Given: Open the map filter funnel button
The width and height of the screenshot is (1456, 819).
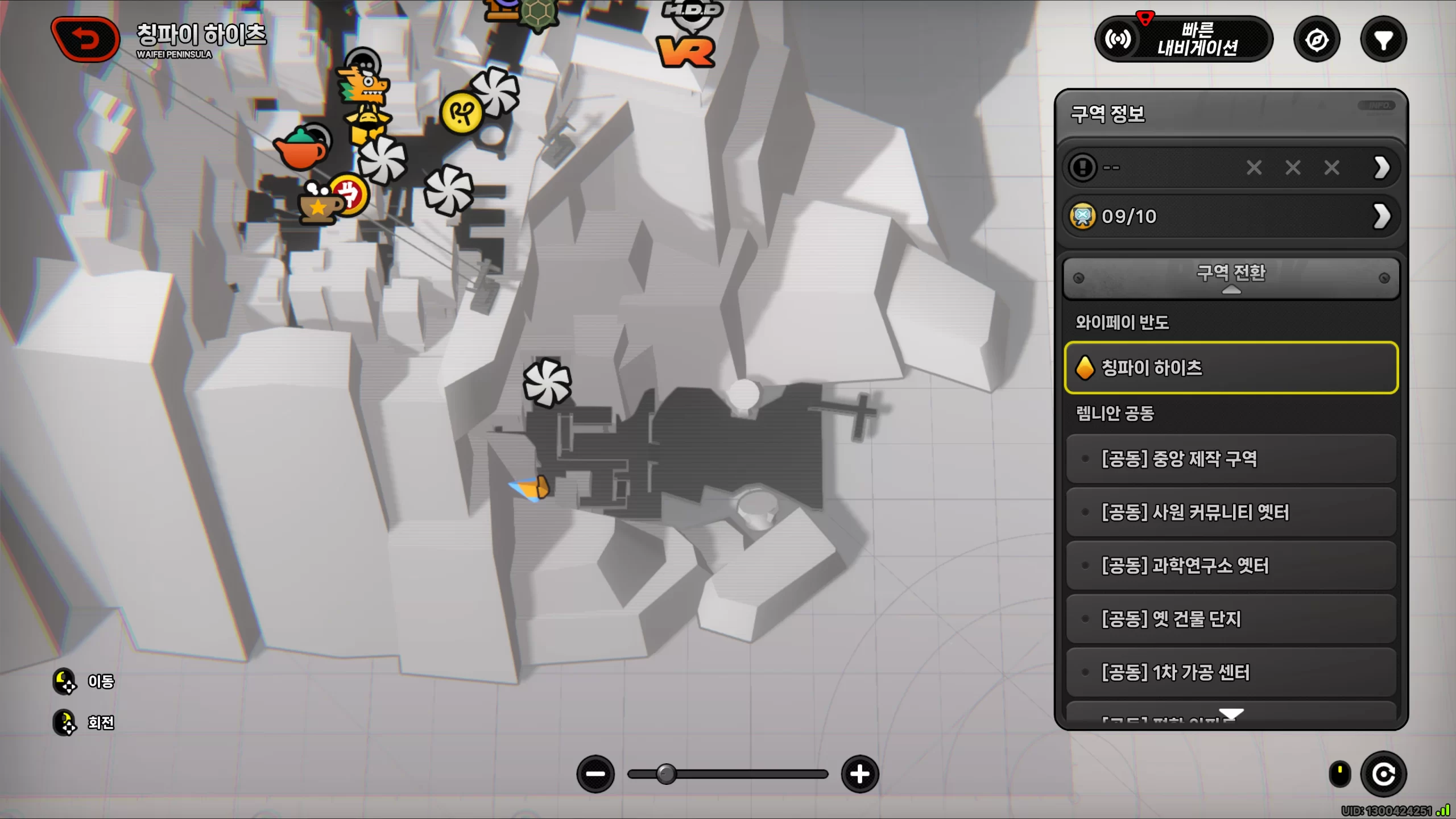Looking at the screenshot, I should pos(1383,40).
